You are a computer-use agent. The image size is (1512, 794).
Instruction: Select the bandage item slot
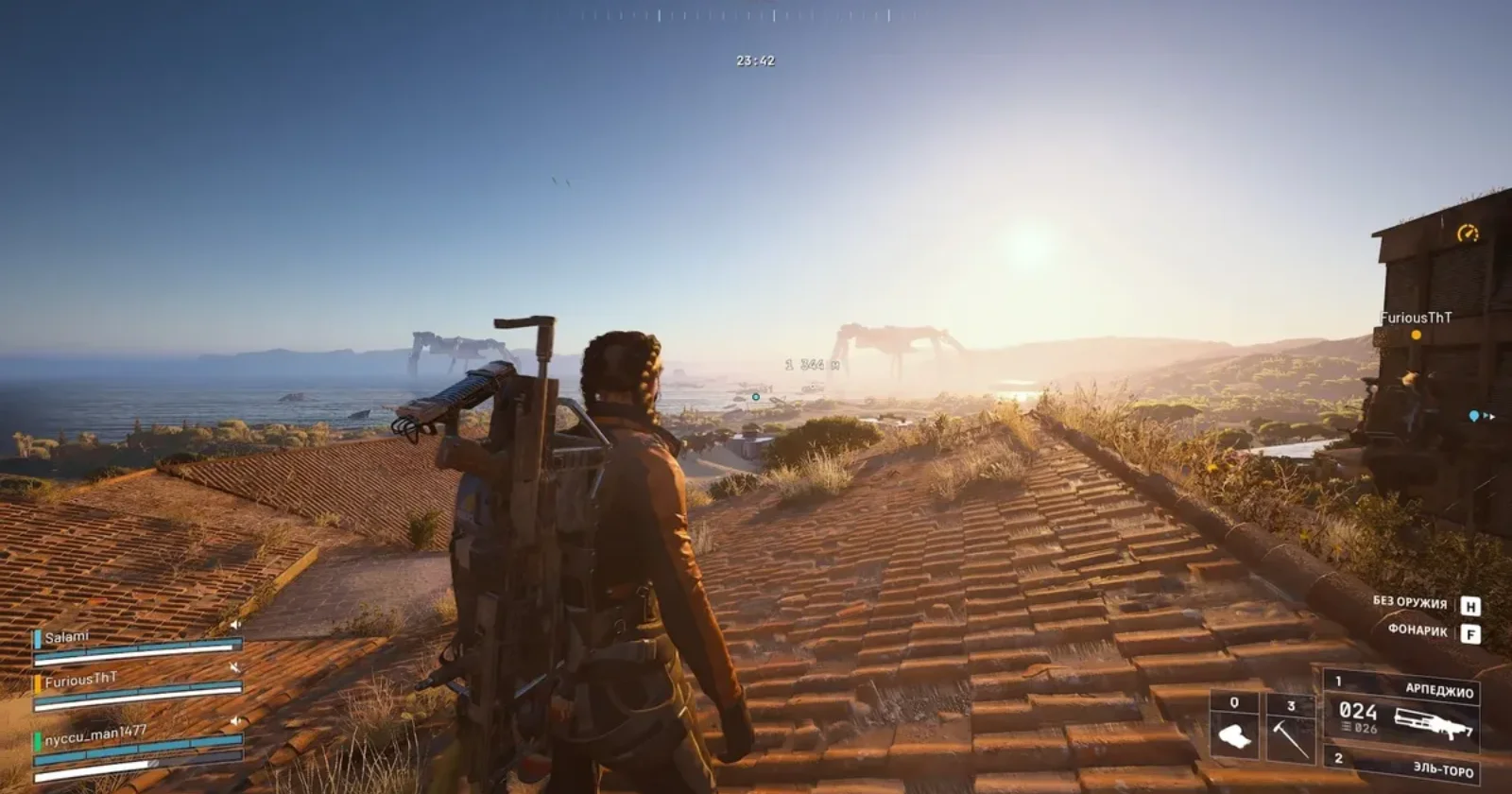[1234, 727]
